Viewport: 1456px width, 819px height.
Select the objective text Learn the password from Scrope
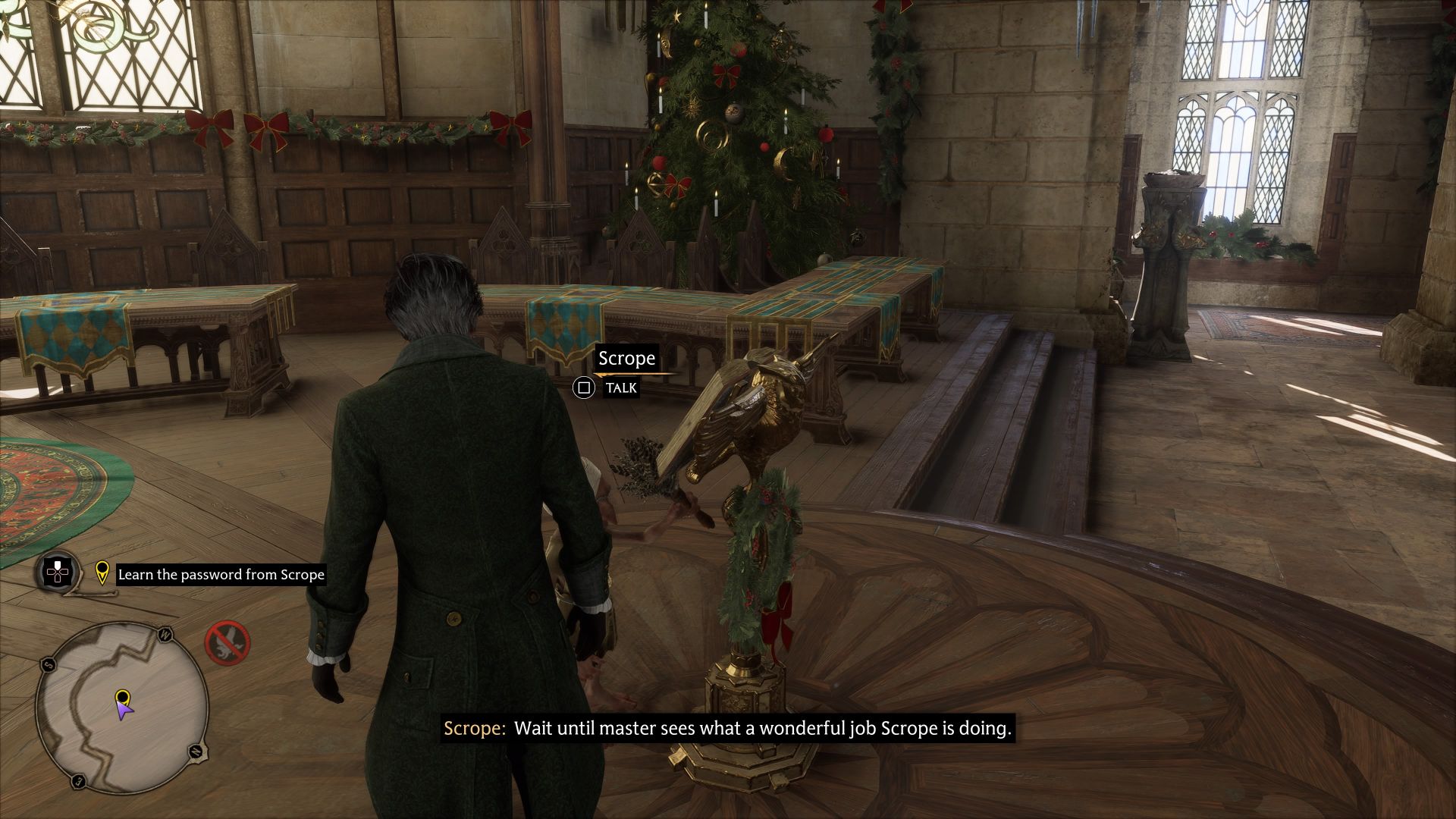(x=220, y=574)
